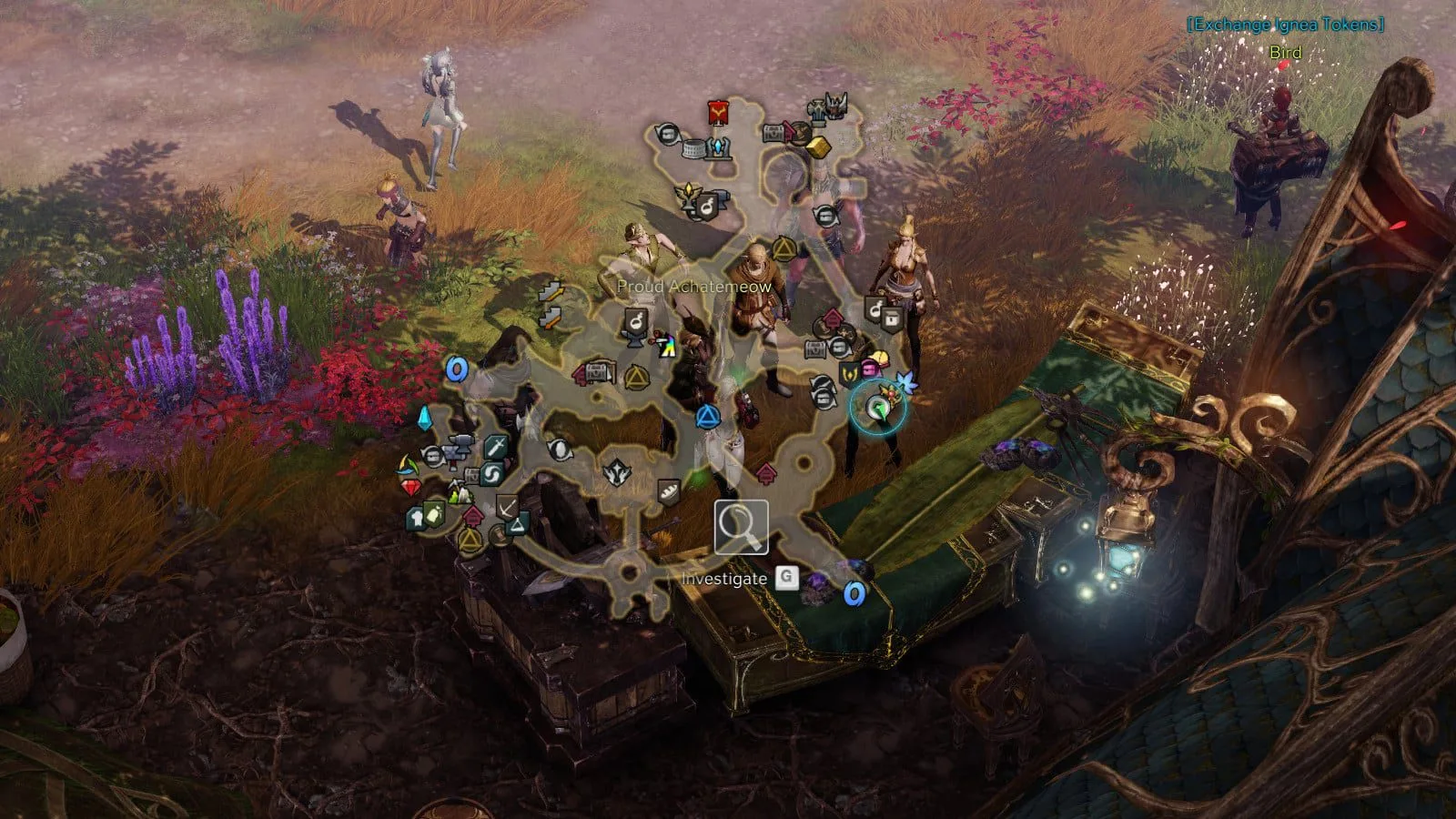Click the blue triangle Triport marker
Image resolution: width=1456 pixels, height=819 pixels.
coord(707,418)
